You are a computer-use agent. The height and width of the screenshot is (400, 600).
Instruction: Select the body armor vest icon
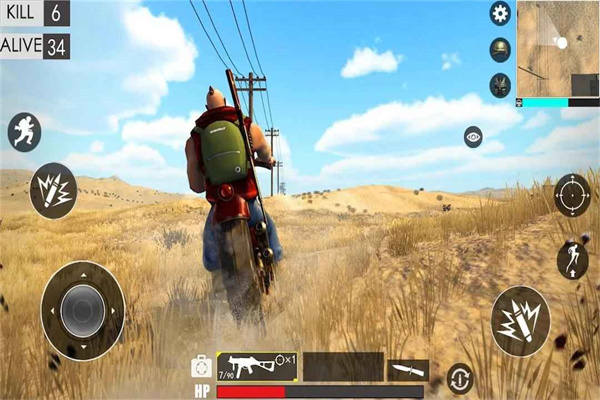point(500,85)
